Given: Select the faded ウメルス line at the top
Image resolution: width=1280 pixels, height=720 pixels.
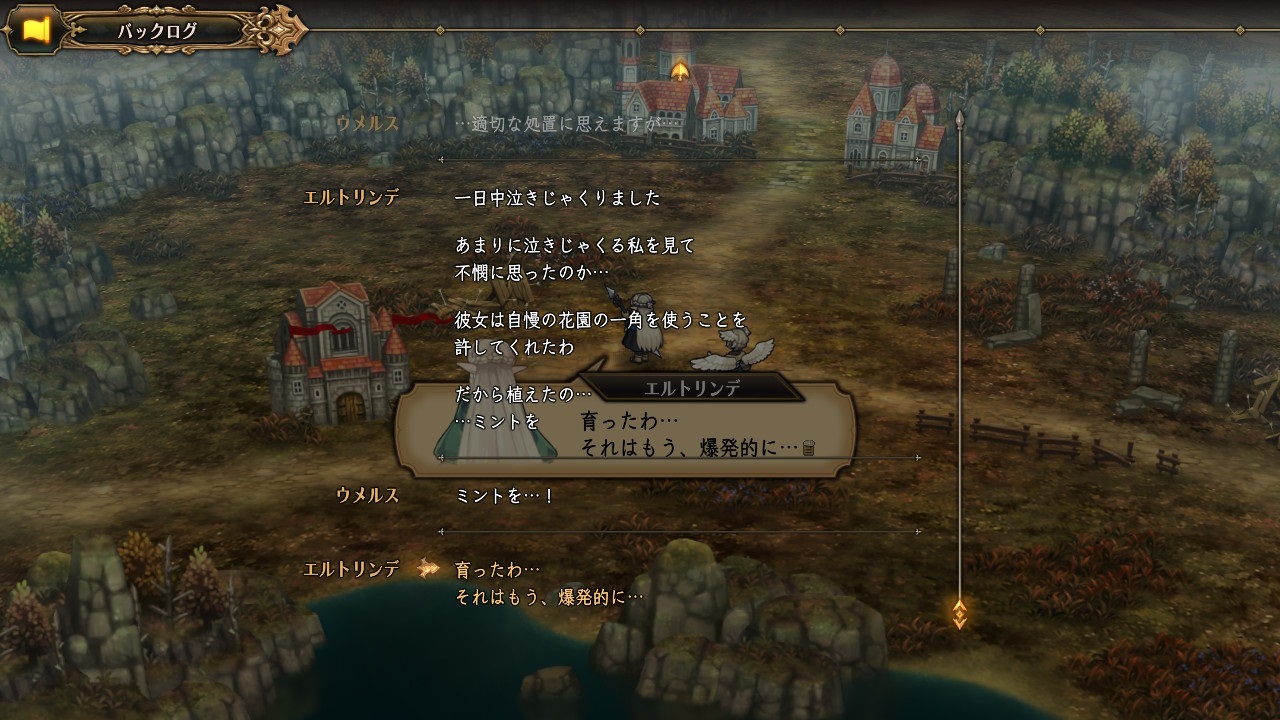Looking at the screenshot, I should click(x=558, y=124).
